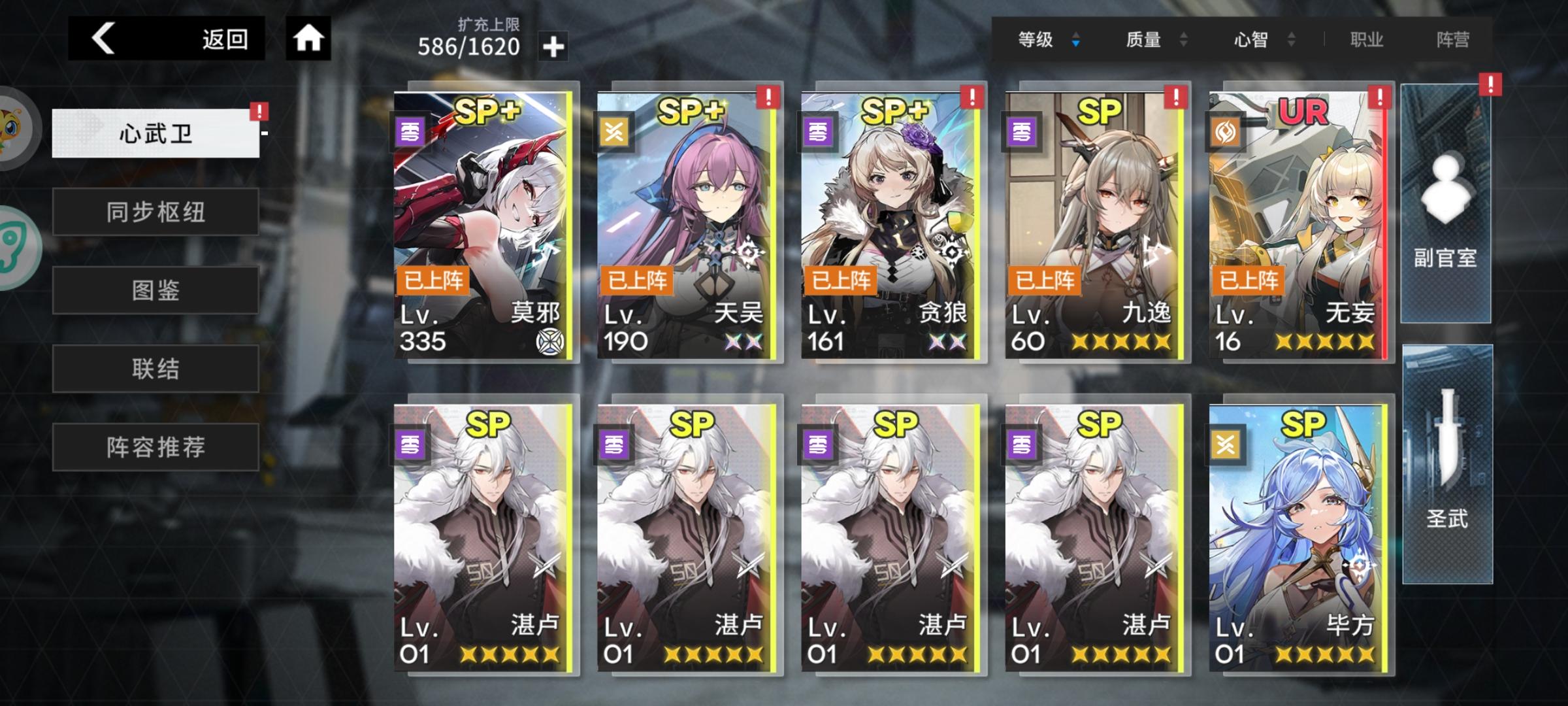This screenshot has height=706, width=1568.
Task: Click the red notification badge on 心武卫
Action: [x=259, y=112]
